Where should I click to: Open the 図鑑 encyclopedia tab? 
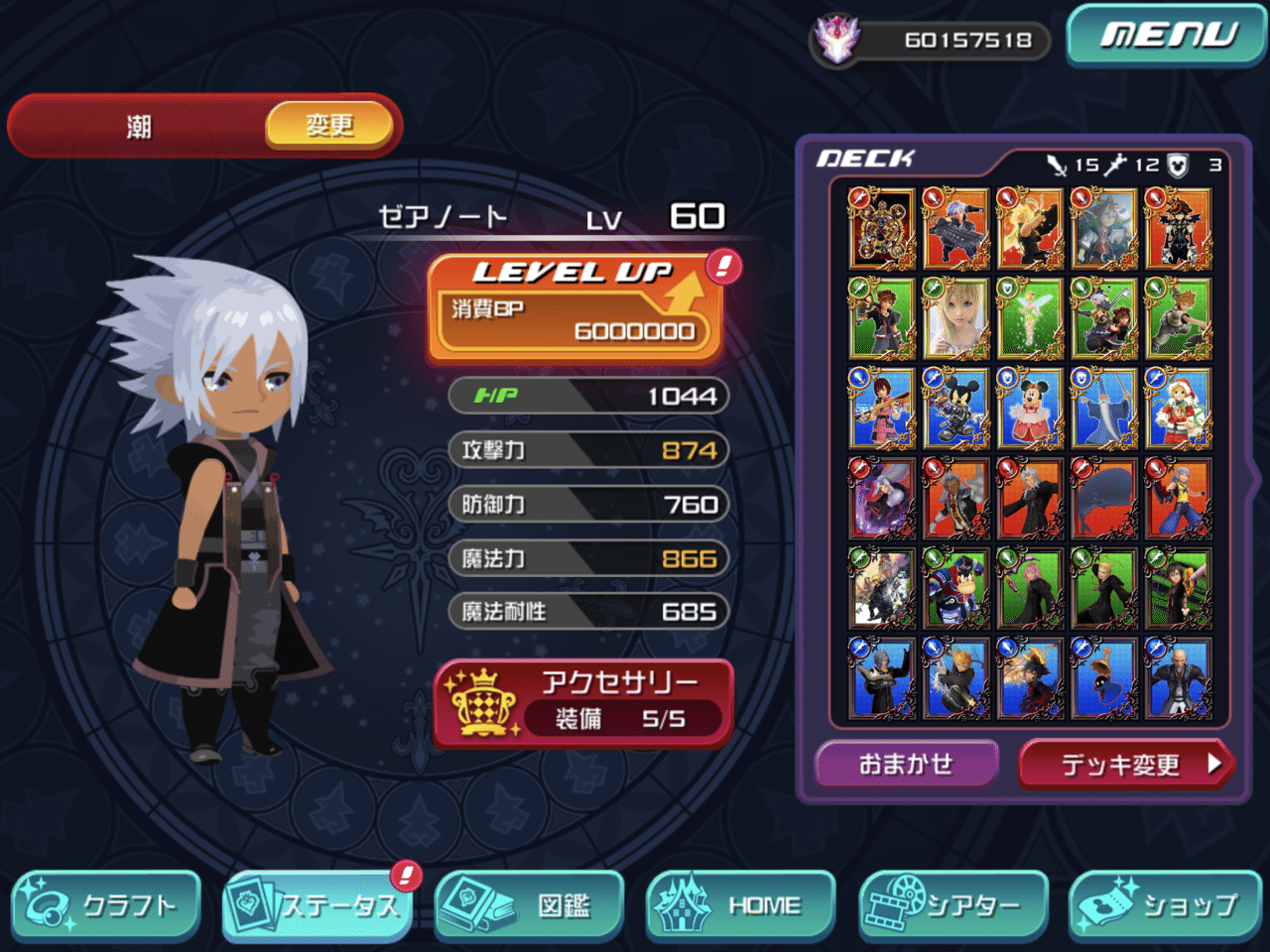click(x=529, y=905)
